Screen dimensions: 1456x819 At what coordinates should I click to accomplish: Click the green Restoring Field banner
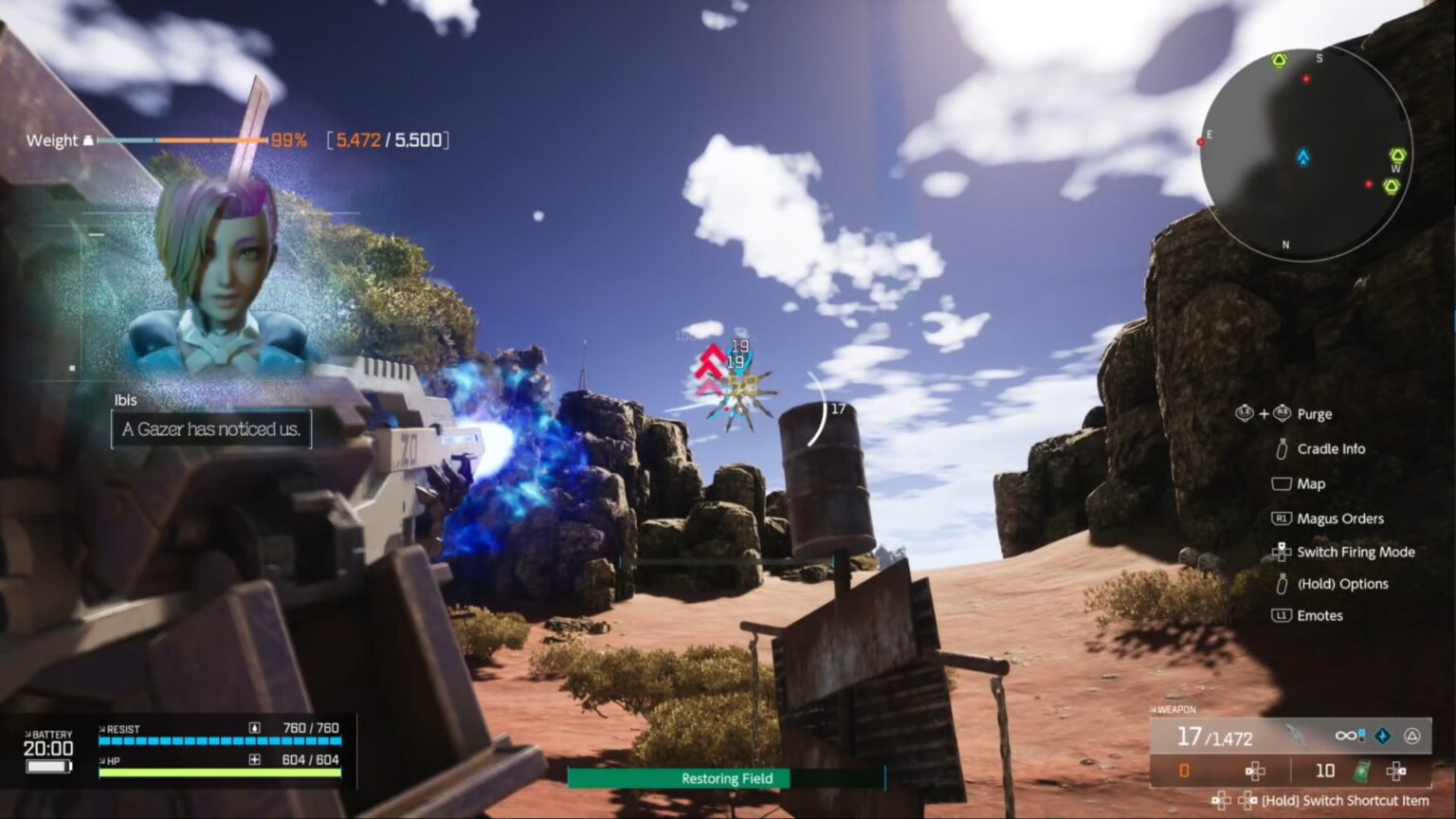[x=726, y=778]
